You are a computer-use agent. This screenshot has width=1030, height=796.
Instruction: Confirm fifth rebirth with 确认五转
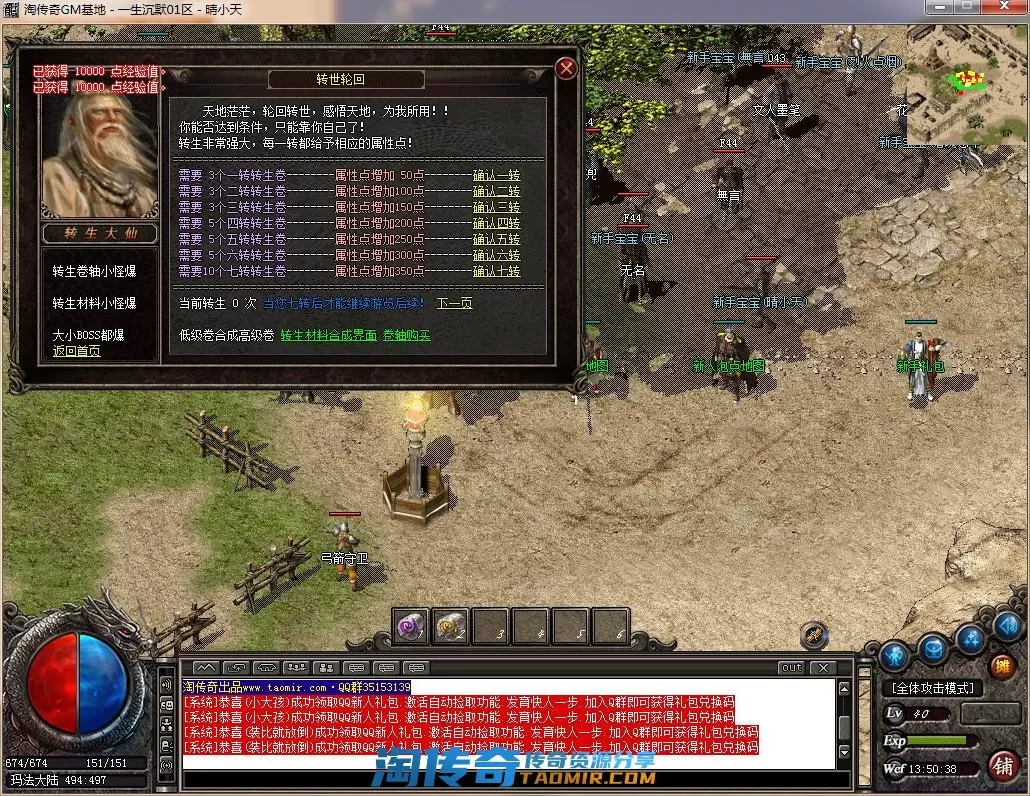point(496,239)
